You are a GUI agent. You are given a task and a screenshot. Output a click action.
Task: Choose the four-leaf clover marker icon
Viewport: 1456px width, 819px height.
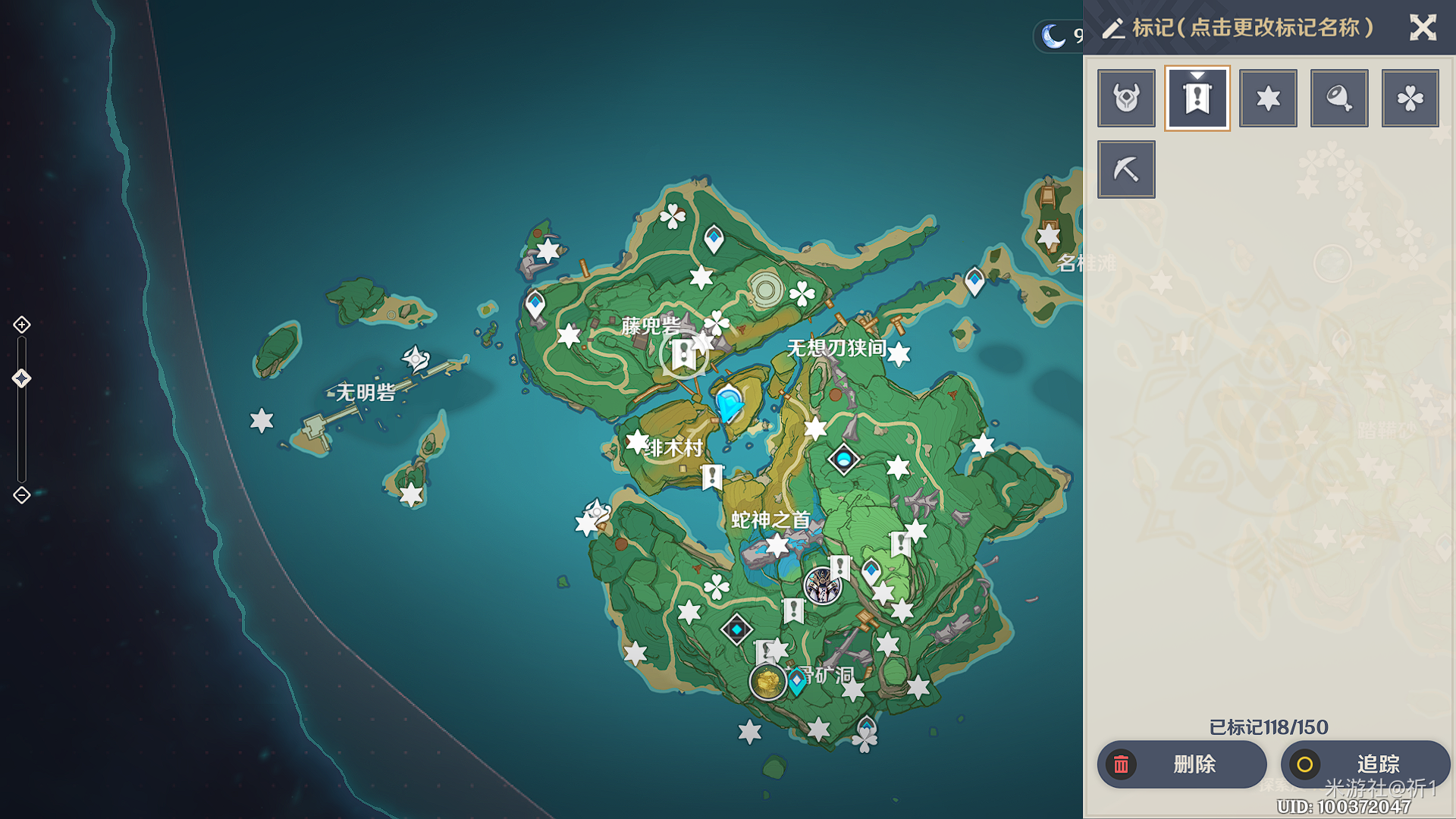coord(1410,99)
